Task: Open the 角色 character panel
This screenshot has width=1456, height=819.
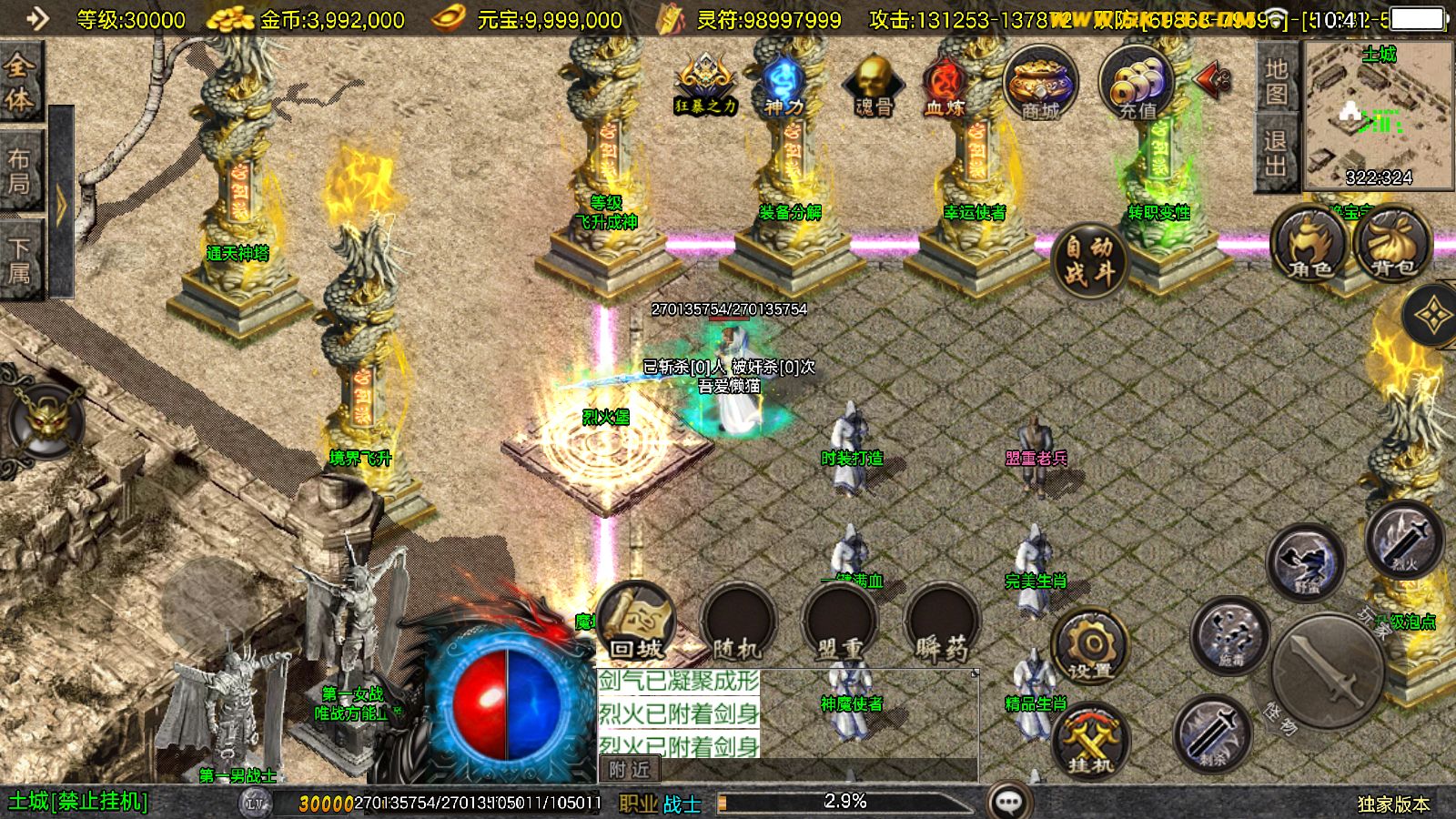Action: (x=1309, y=245)
